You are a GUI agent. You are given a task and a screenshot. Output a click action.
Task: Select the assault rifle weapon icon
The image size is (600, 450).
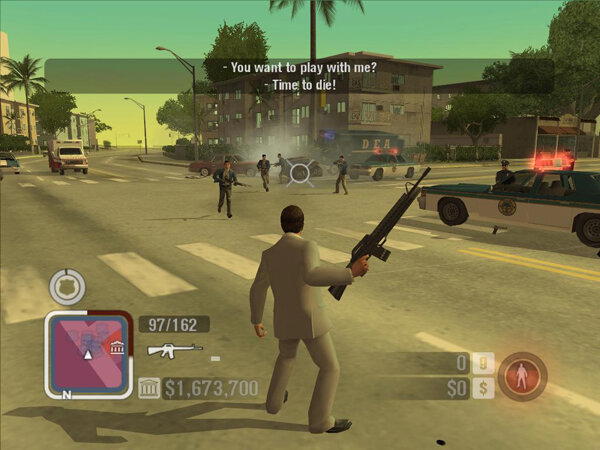(175, 350)
